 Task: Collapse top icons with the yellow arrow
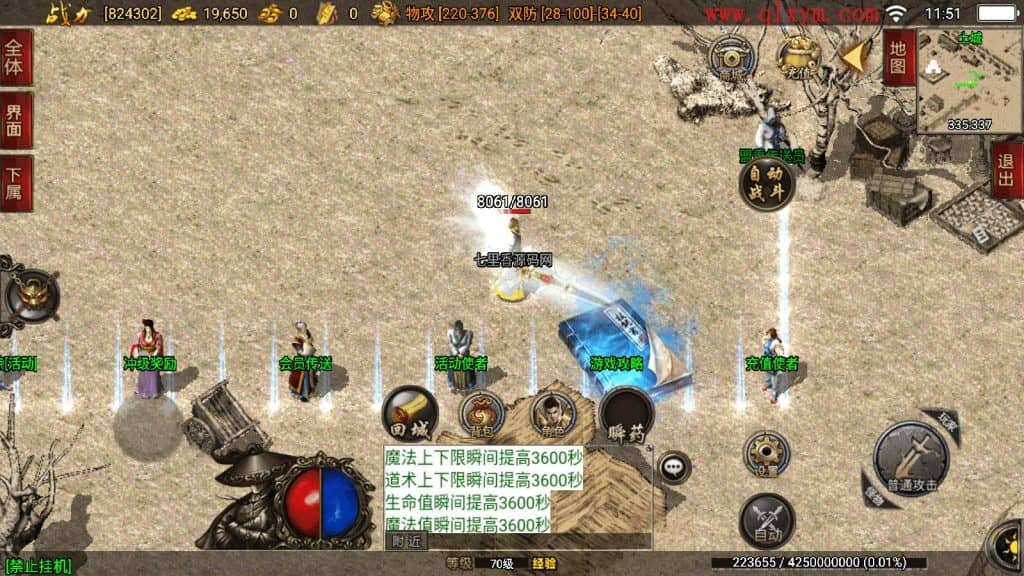pos(853,56)
